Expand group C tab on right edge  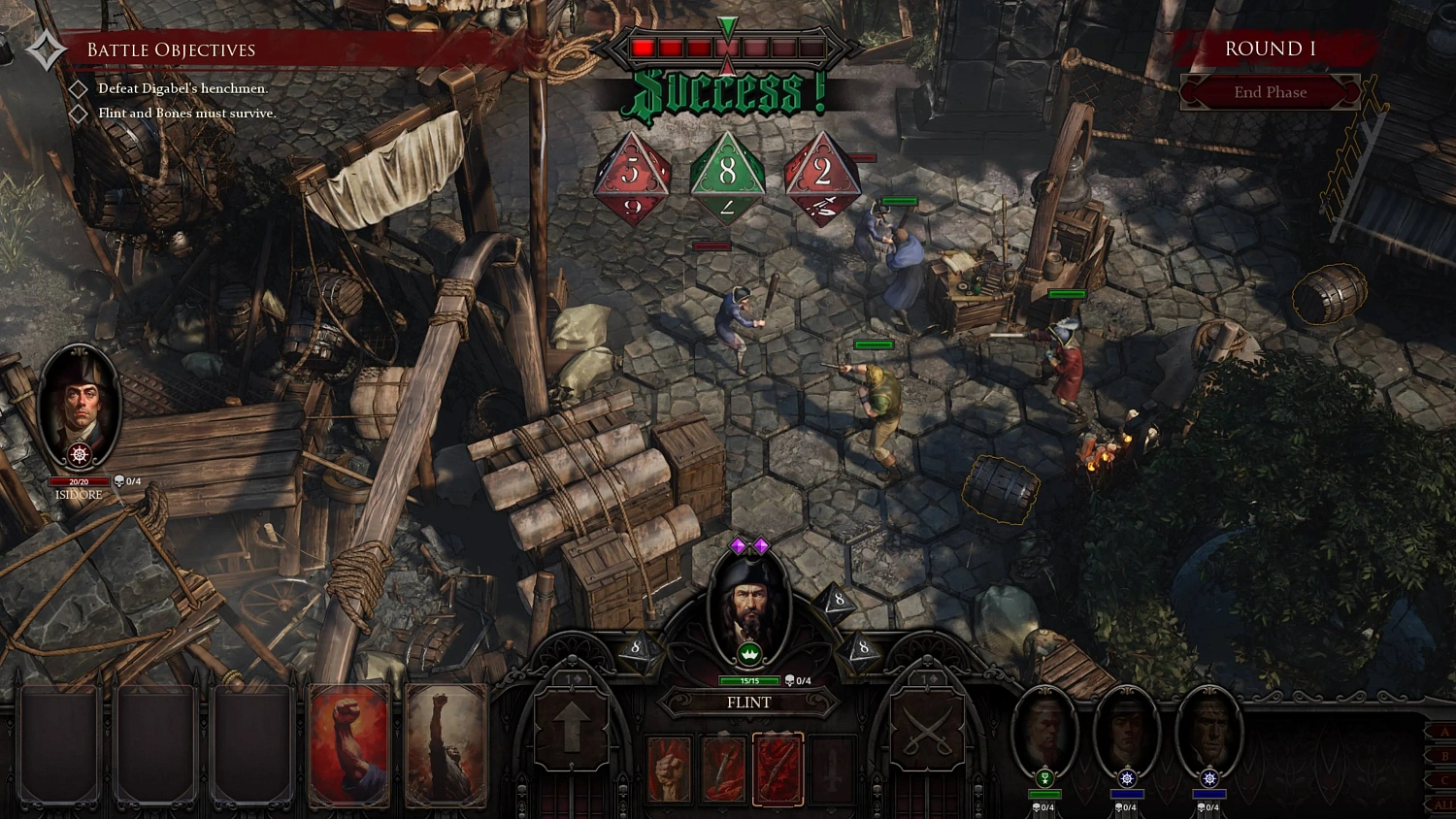tap(1444, 779)
